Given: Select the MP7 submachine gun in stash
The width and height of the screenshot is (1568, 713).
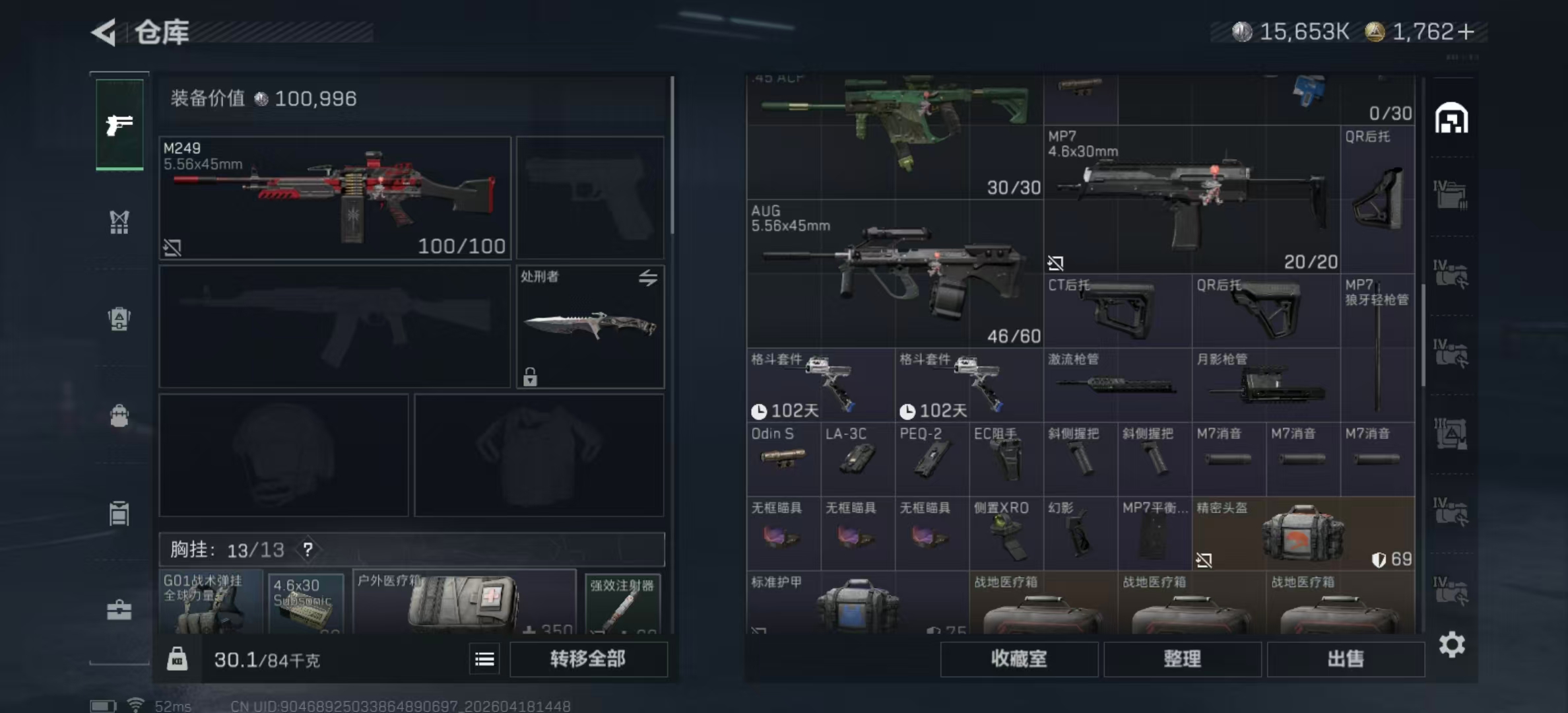Looking at the screenshot, I should [1192, 199].
